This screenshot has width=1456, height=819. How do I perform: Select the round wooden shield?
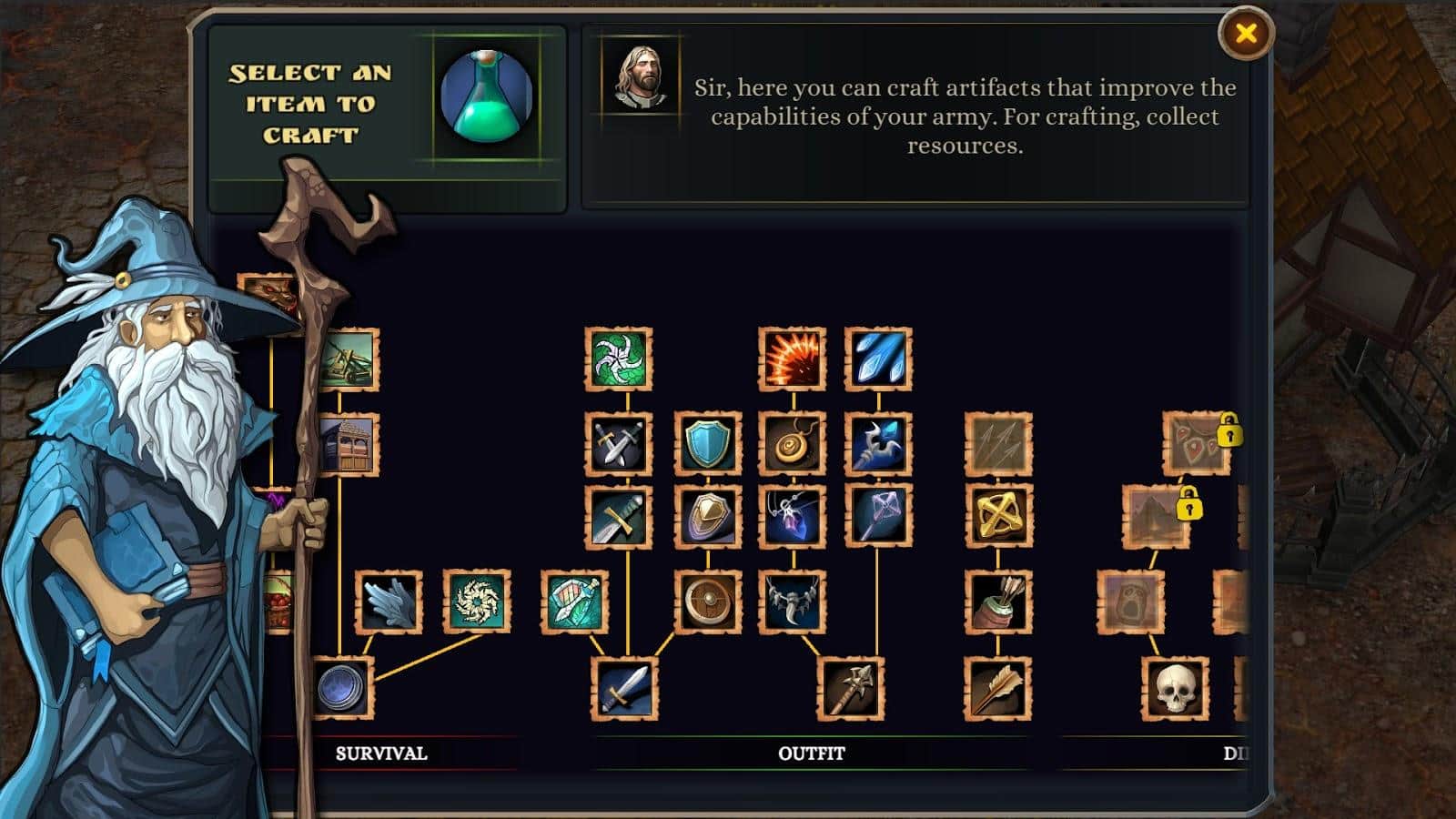click(708, 602)
